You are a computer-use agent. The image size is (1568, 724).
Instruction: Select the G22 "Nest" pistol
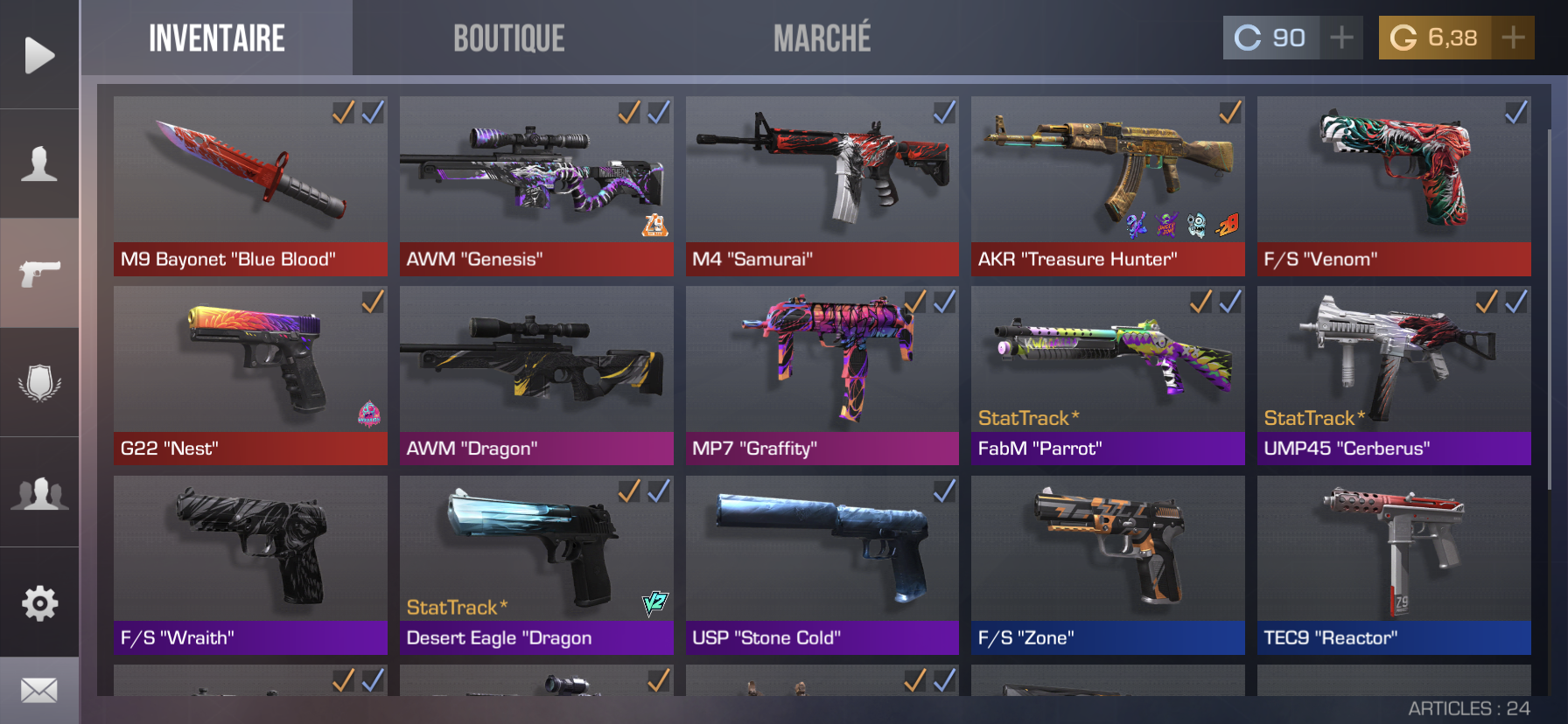click(250, 375)
